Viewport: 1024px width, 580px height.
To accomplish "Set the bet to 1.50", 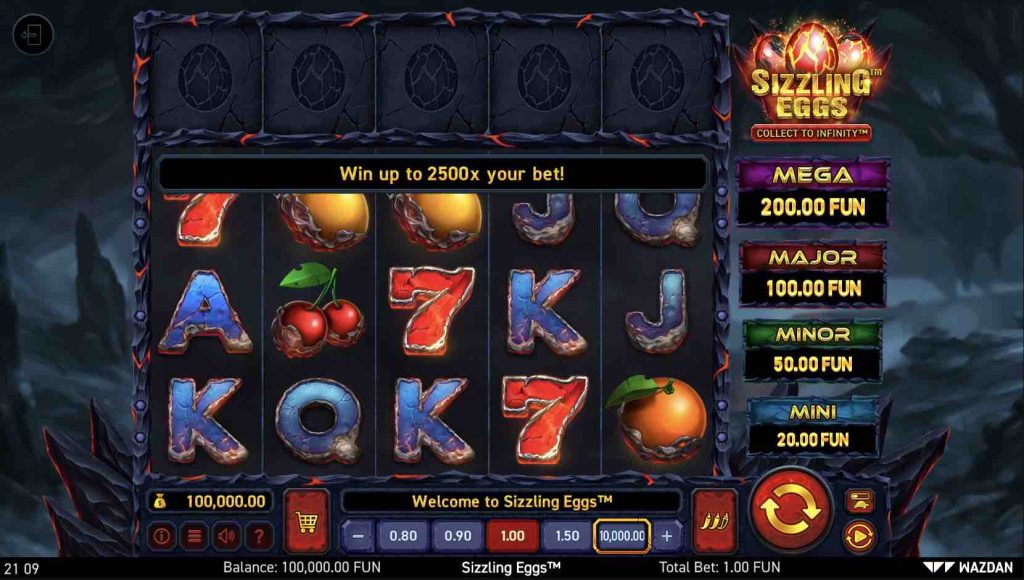I will (567, 535).
